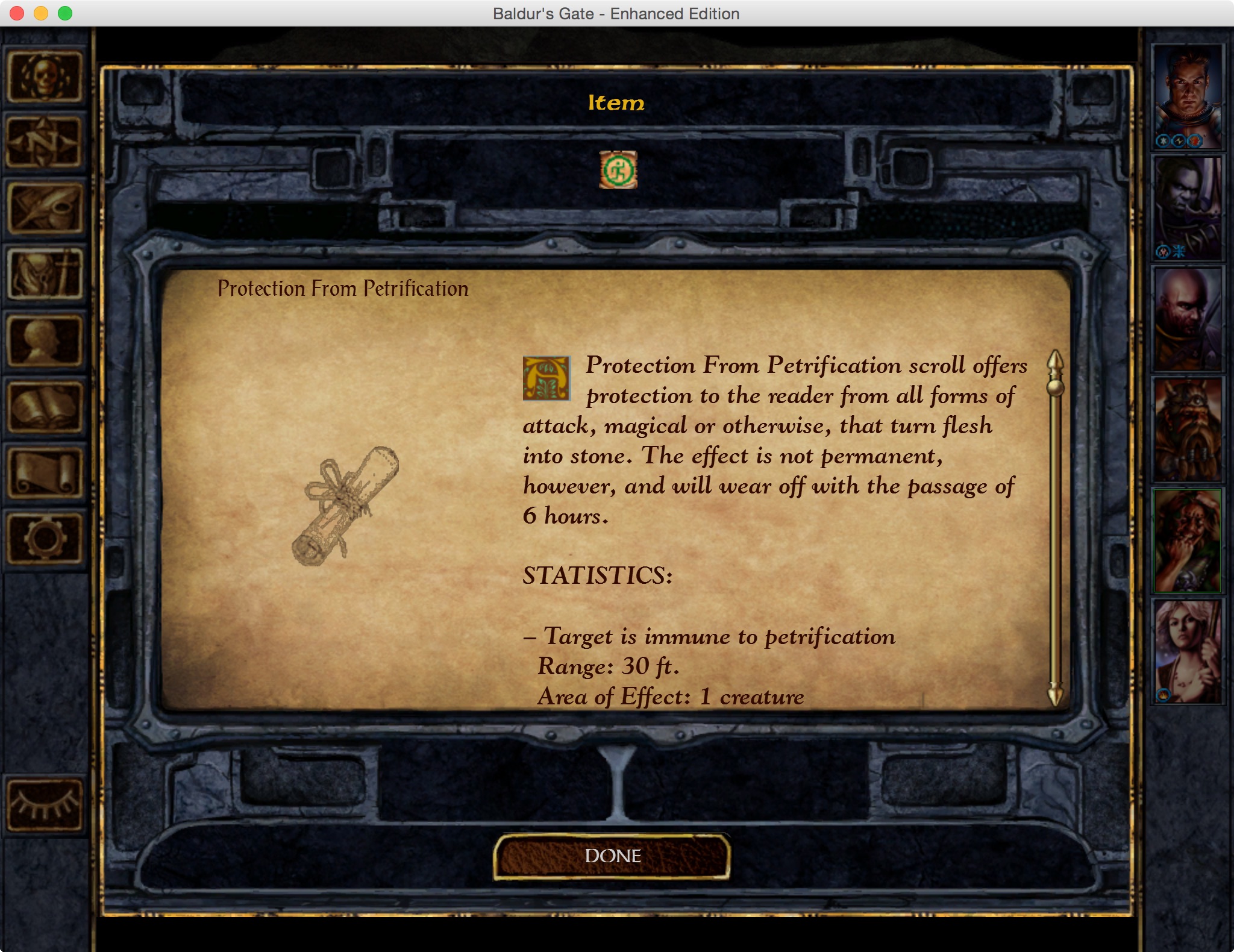Select the bald man portrait
Viewport: 1234px width, 952px height.
tap(1187, 319)
